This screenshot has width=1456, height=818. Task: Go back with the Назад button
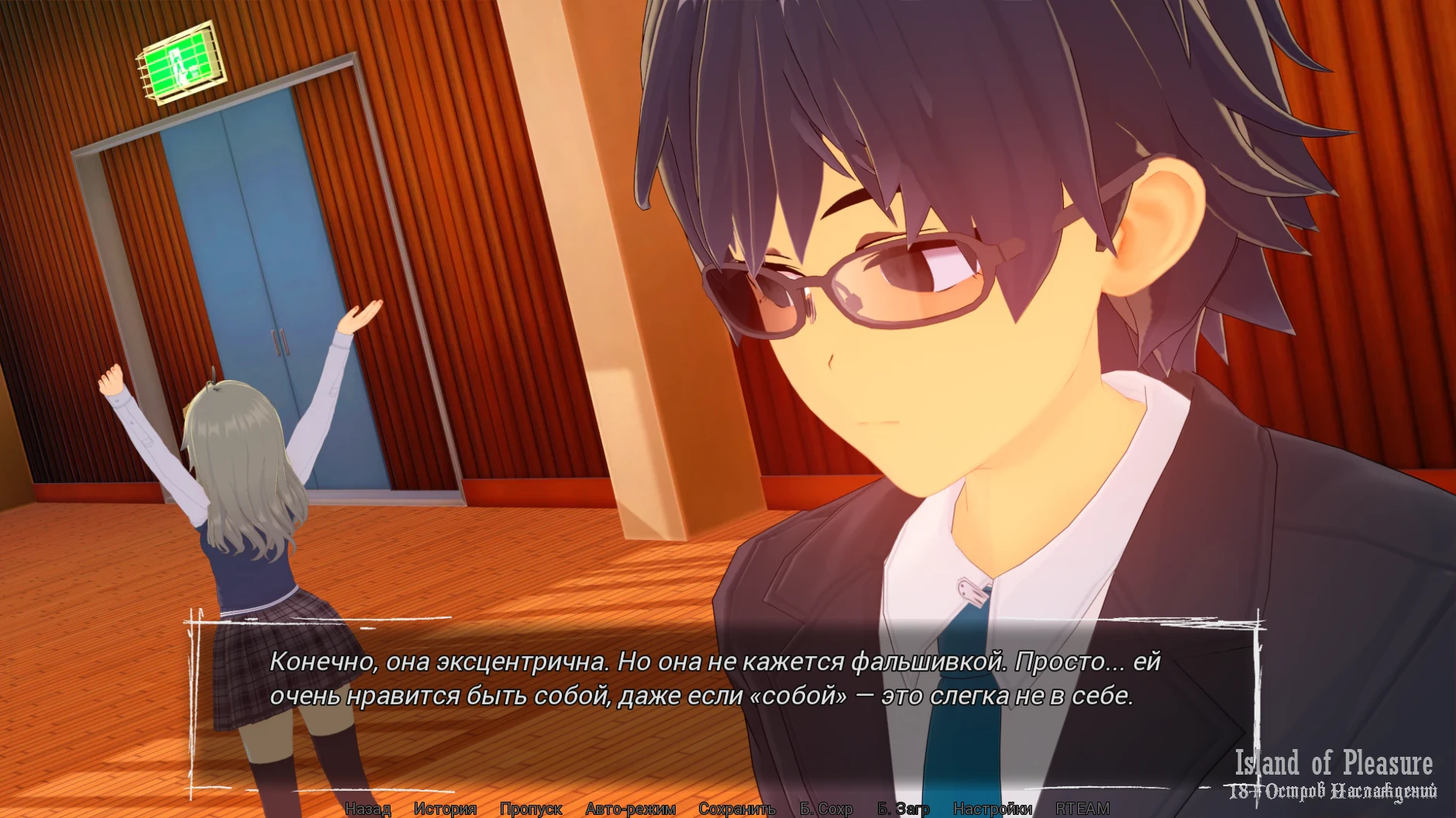coord(367,809)
